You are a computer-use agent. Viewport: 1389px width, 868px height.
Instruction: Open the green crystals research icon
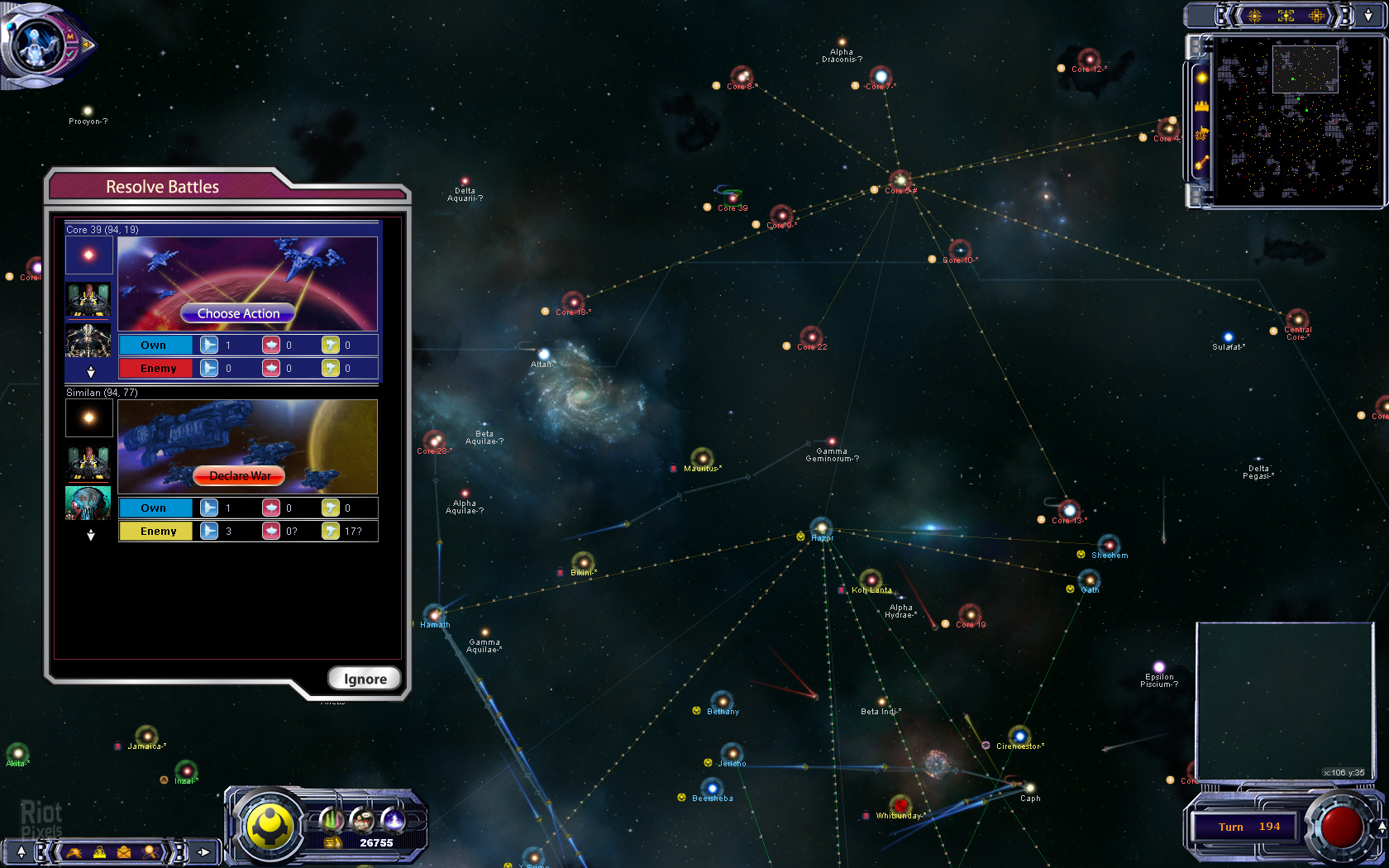click(332, 819)
